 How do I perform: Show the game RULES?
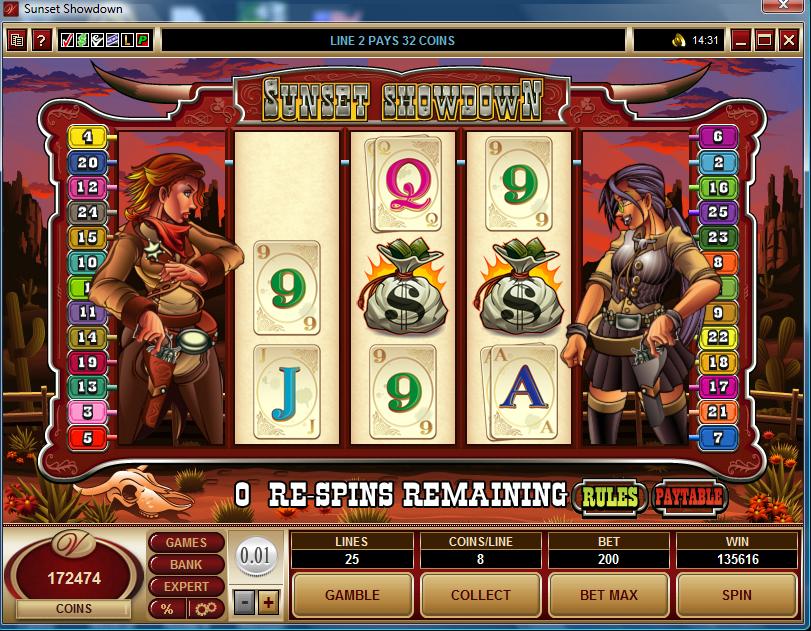pos(610,496)
